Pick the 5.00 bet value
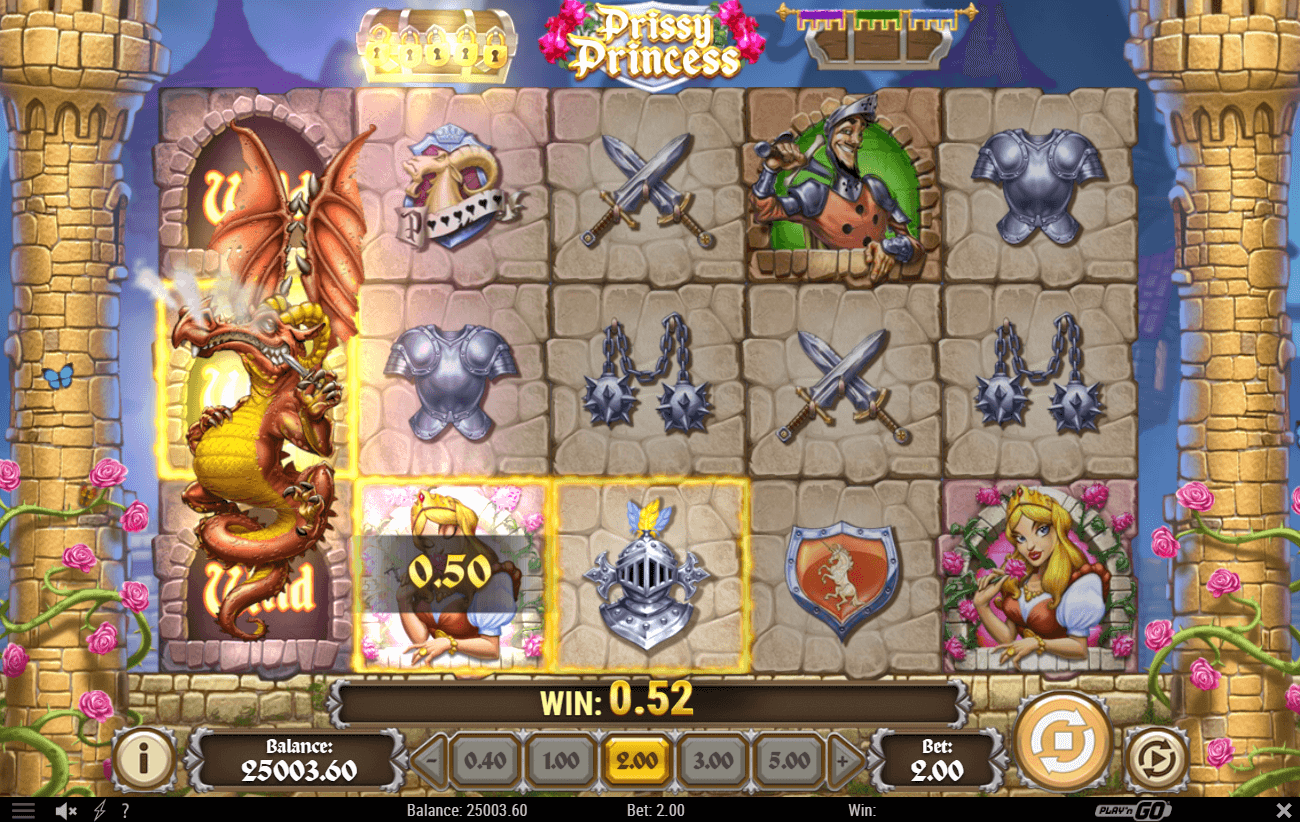 tap(789, 760)
